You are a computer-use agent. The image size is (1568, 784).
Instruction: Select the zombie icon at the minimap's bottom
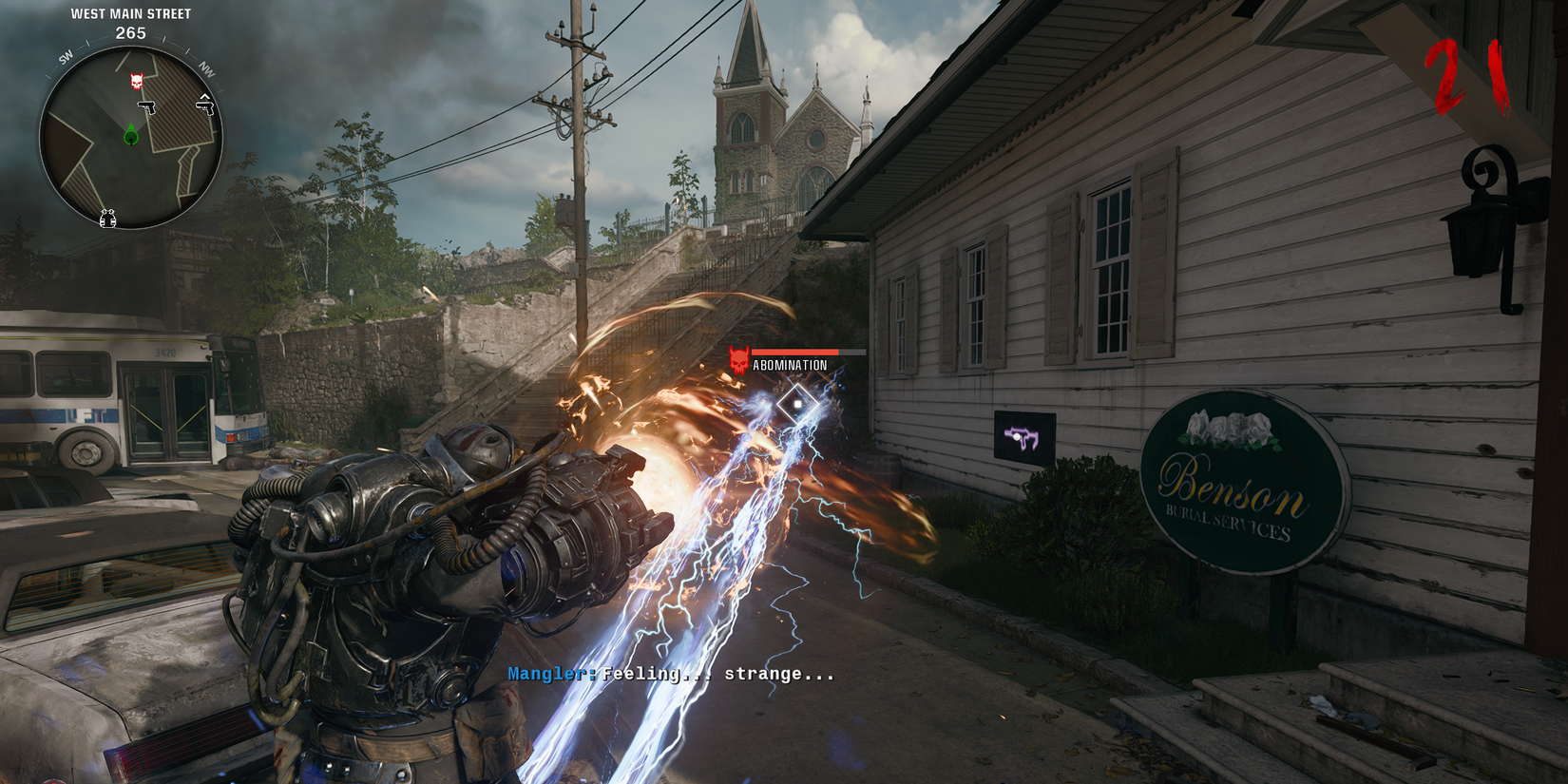click(x=107, y=218)
